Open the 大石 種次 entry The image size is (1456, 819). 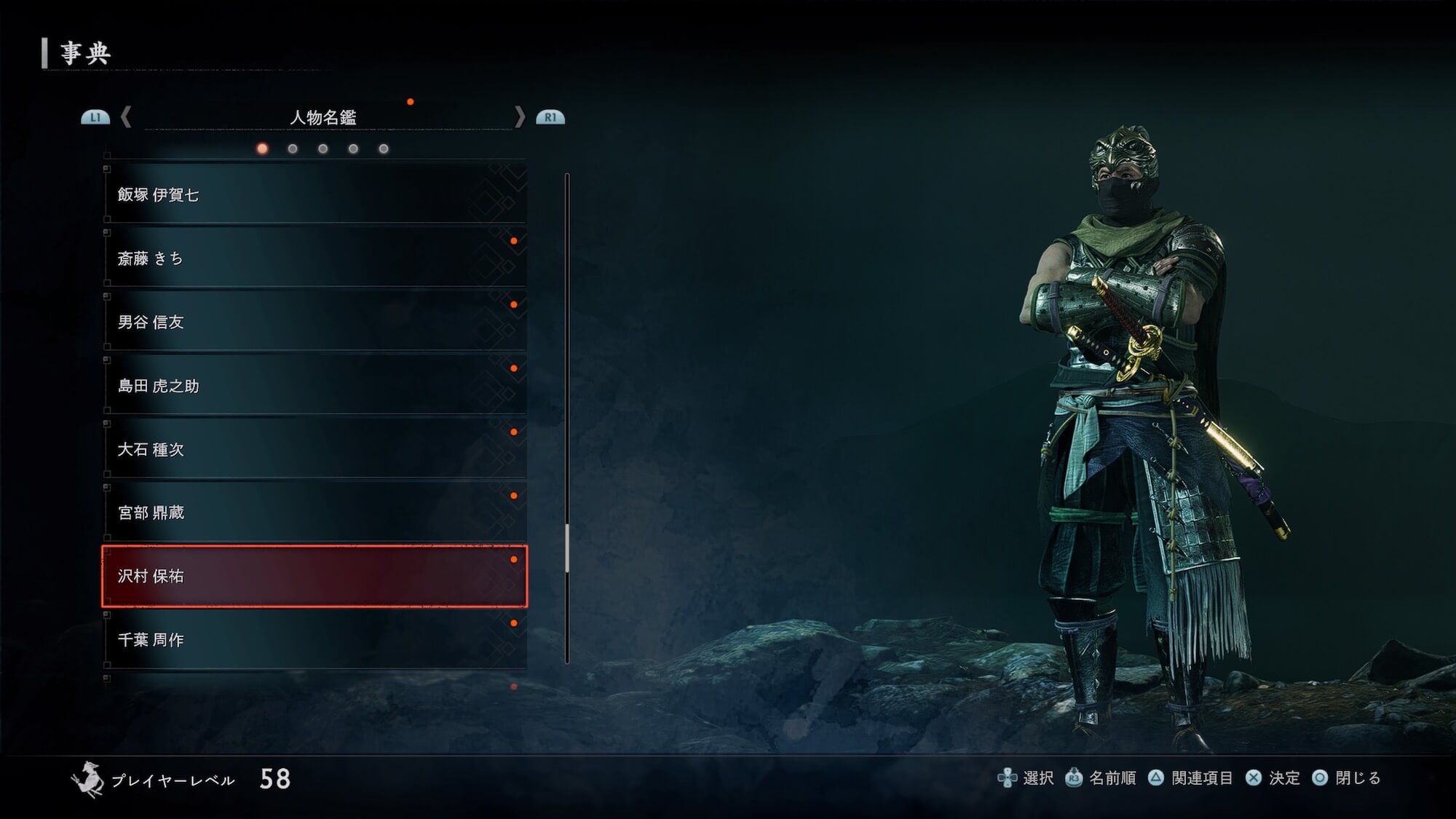[314, 449]
